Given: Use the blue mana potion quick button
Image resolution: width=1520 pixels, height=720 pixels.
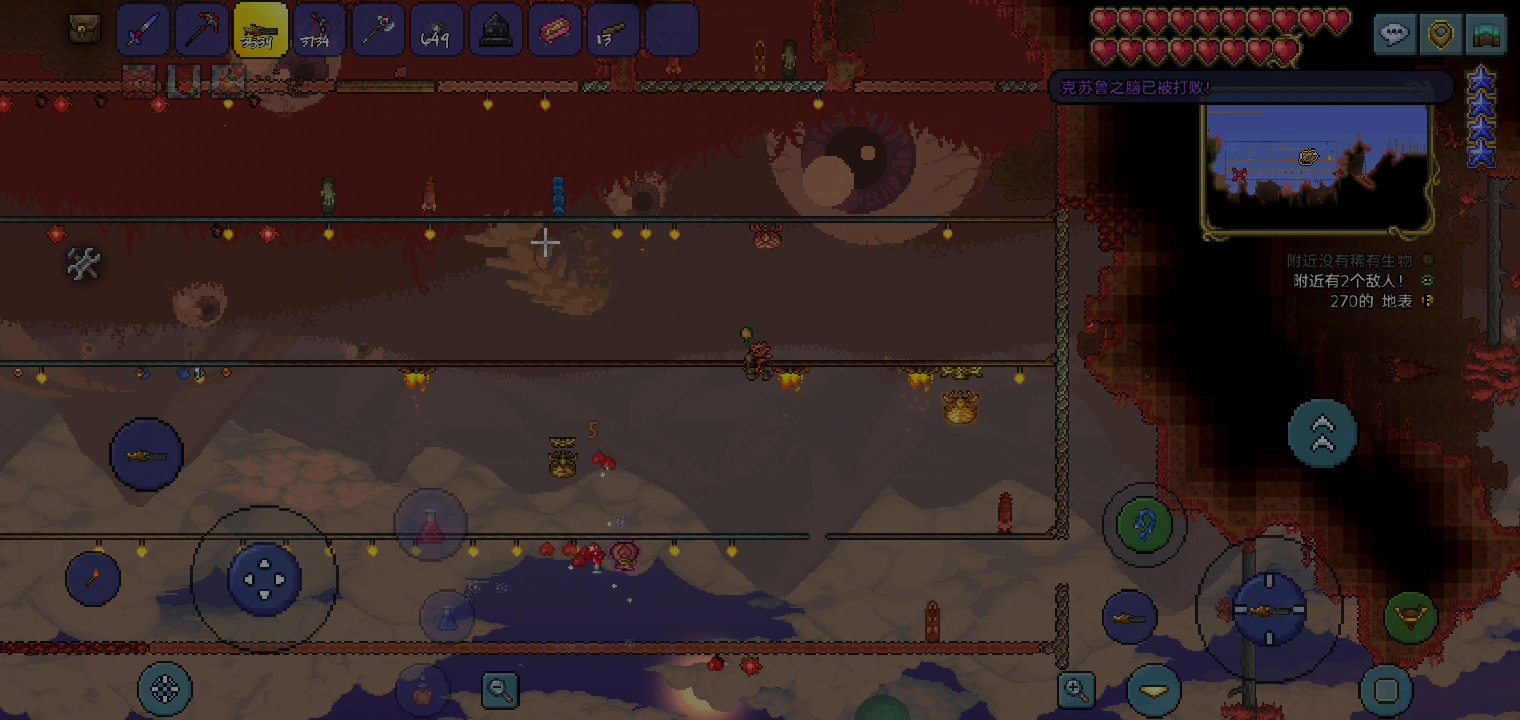Looking at the screenshot, I should click(447, 616).
